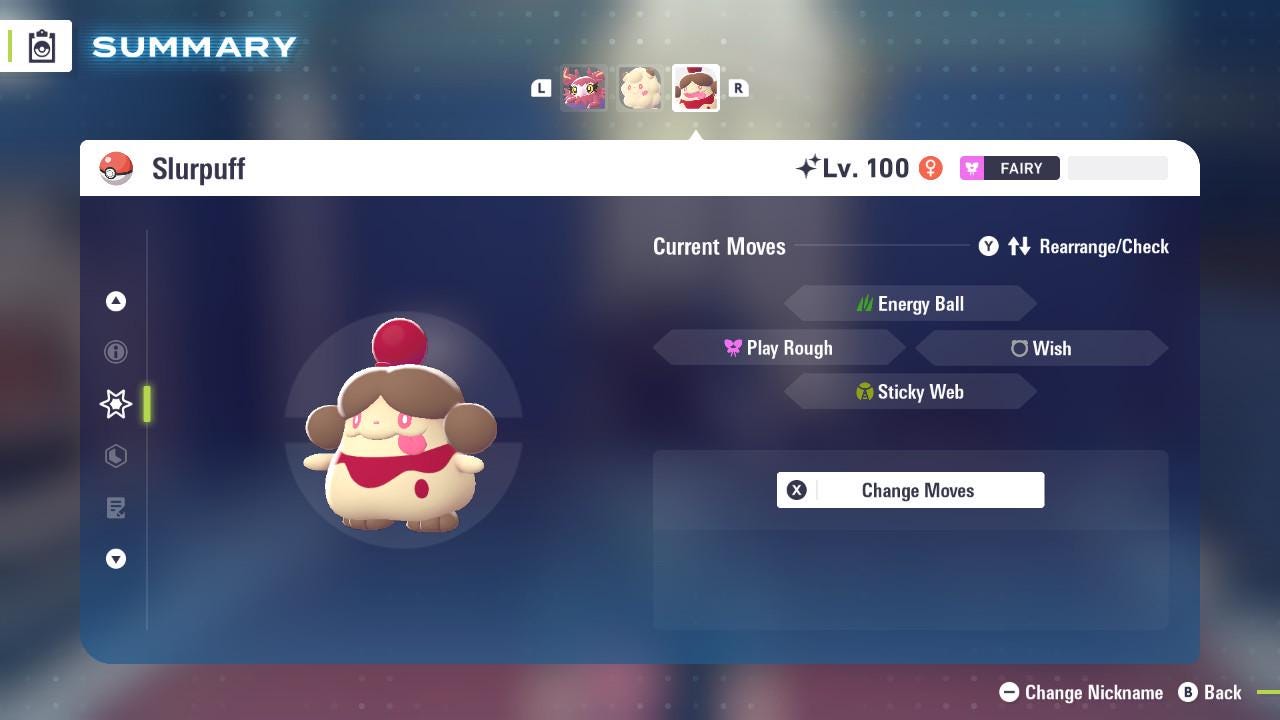
Task: Click the grass type icon on Energy Ball
Action: (x=865, y=303)
